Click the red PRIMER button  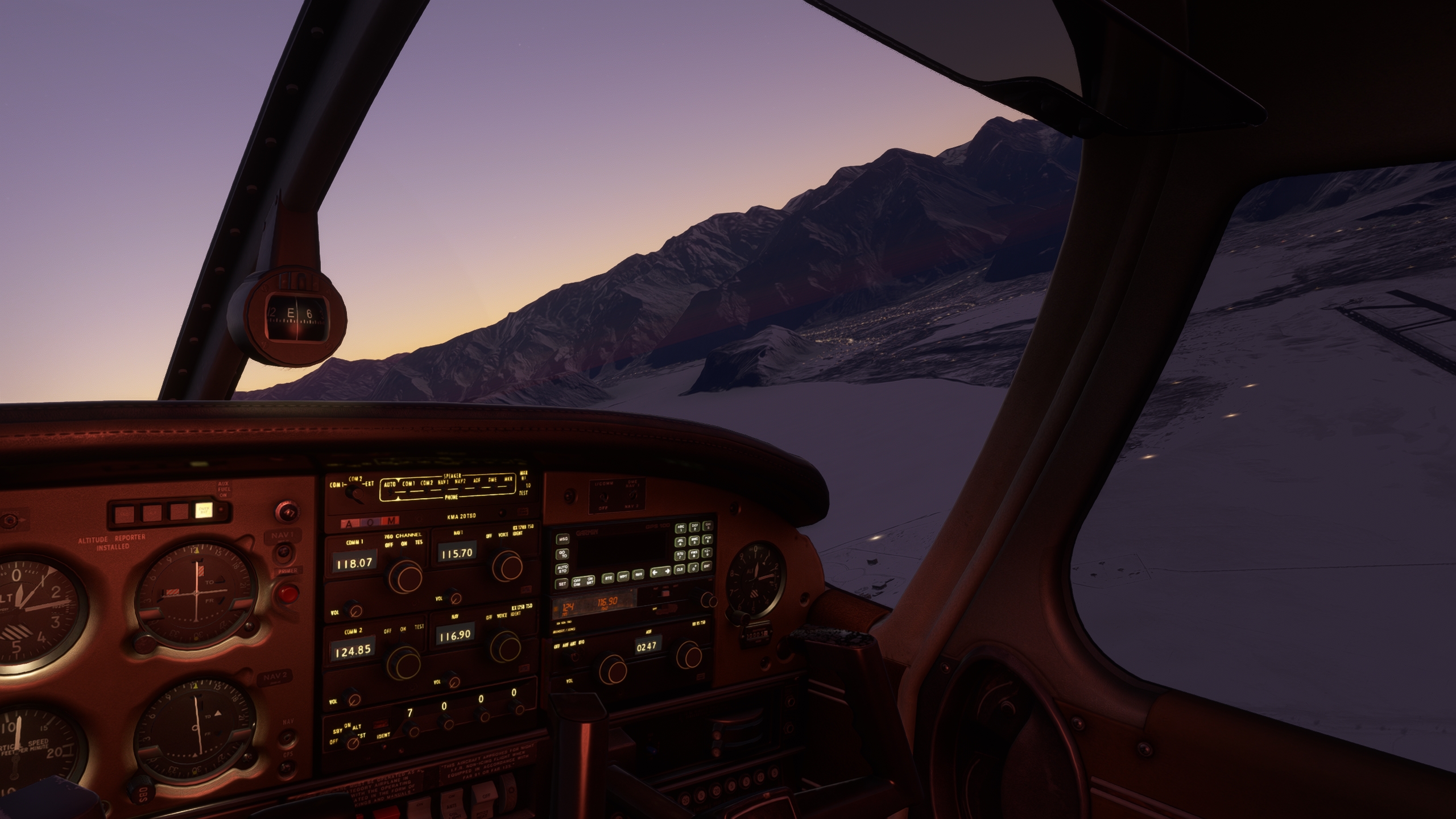(x=288, y=594)
